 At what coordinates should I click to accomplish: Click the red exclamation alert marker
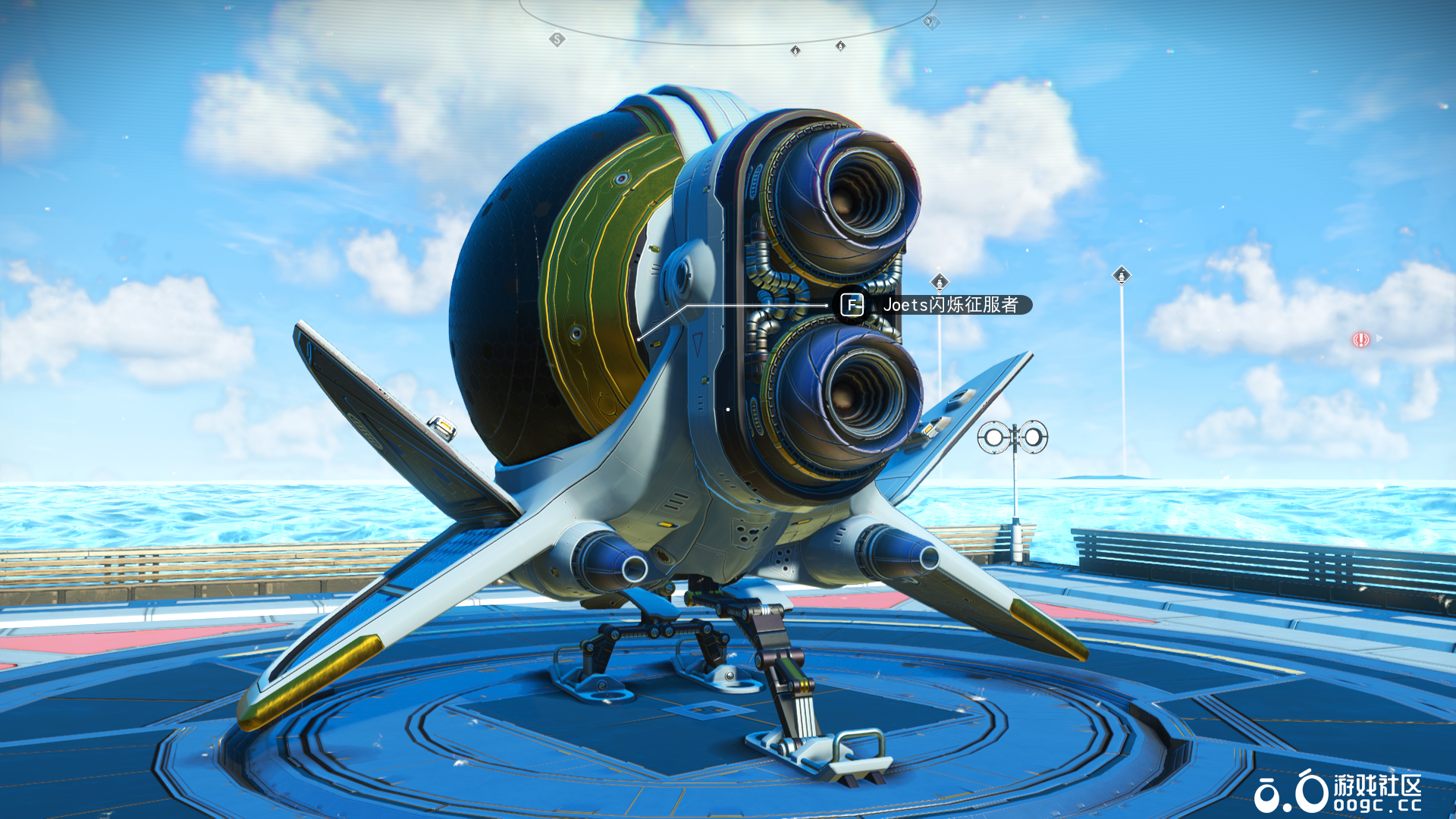(x=1360, y=340)
